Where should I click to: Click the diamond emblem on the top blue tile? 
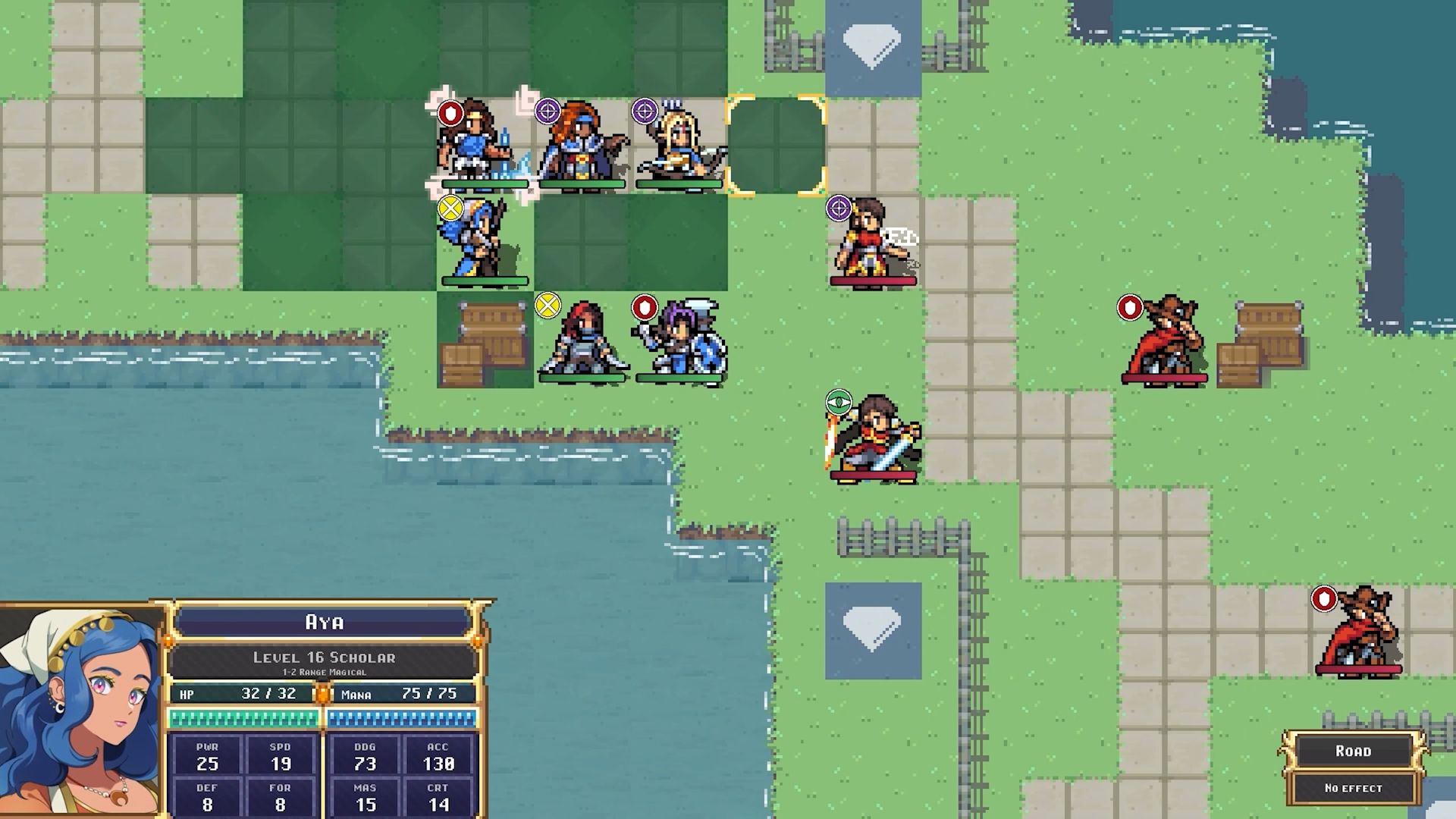871,45
